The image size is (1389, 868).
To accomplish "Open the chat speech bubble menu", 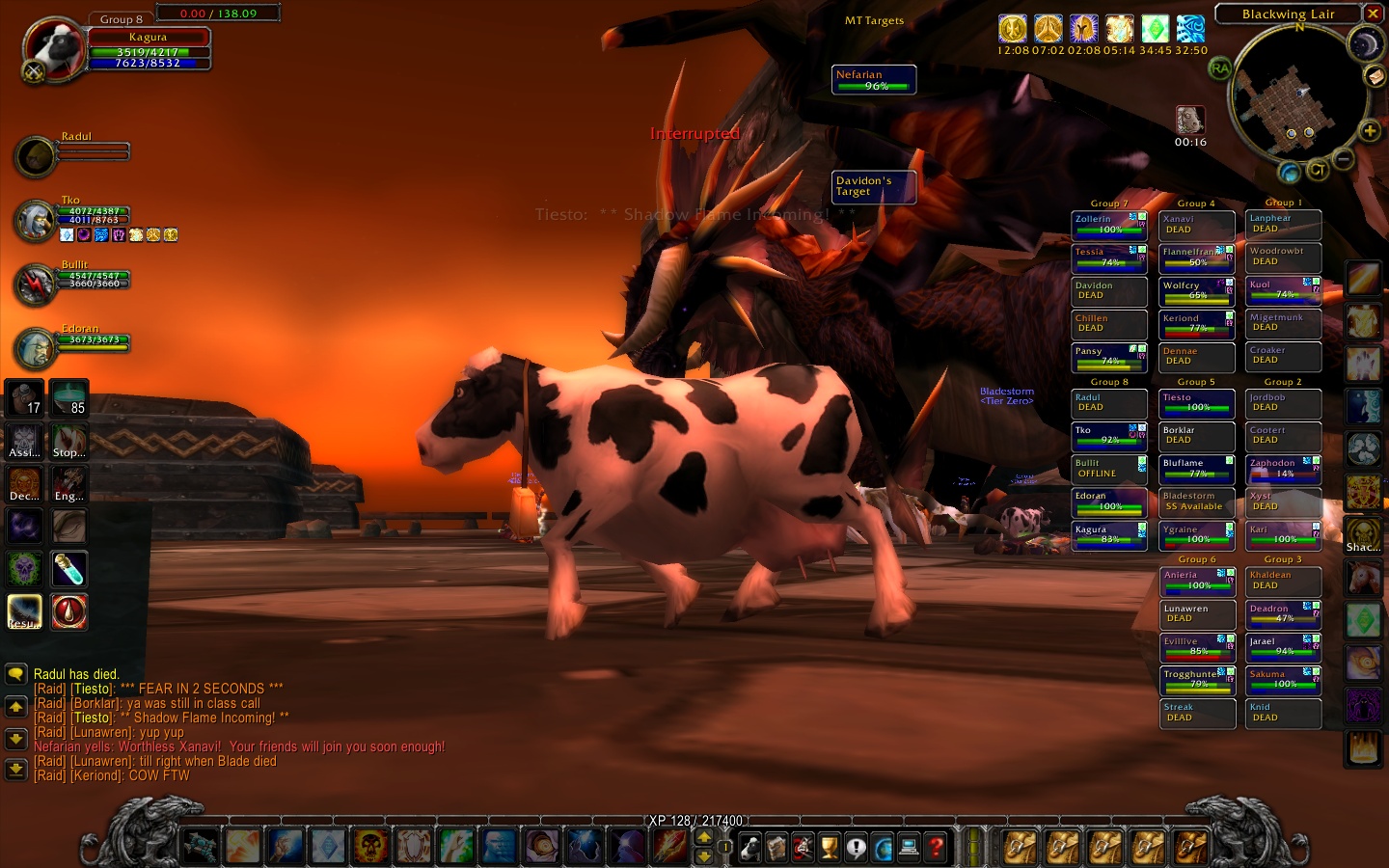I will pos(15,674).
